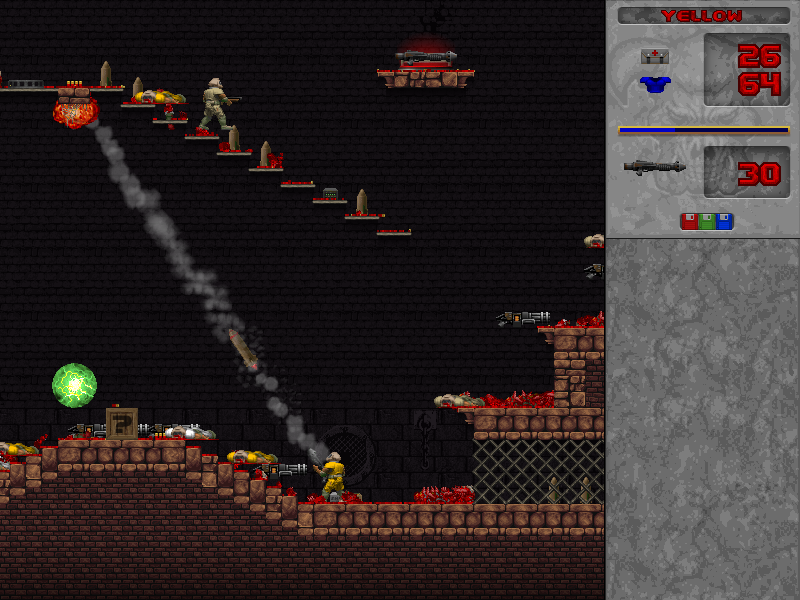Click the medkit health icon
This screenshot has width=800, height=600.
click(x=655, y=57)
